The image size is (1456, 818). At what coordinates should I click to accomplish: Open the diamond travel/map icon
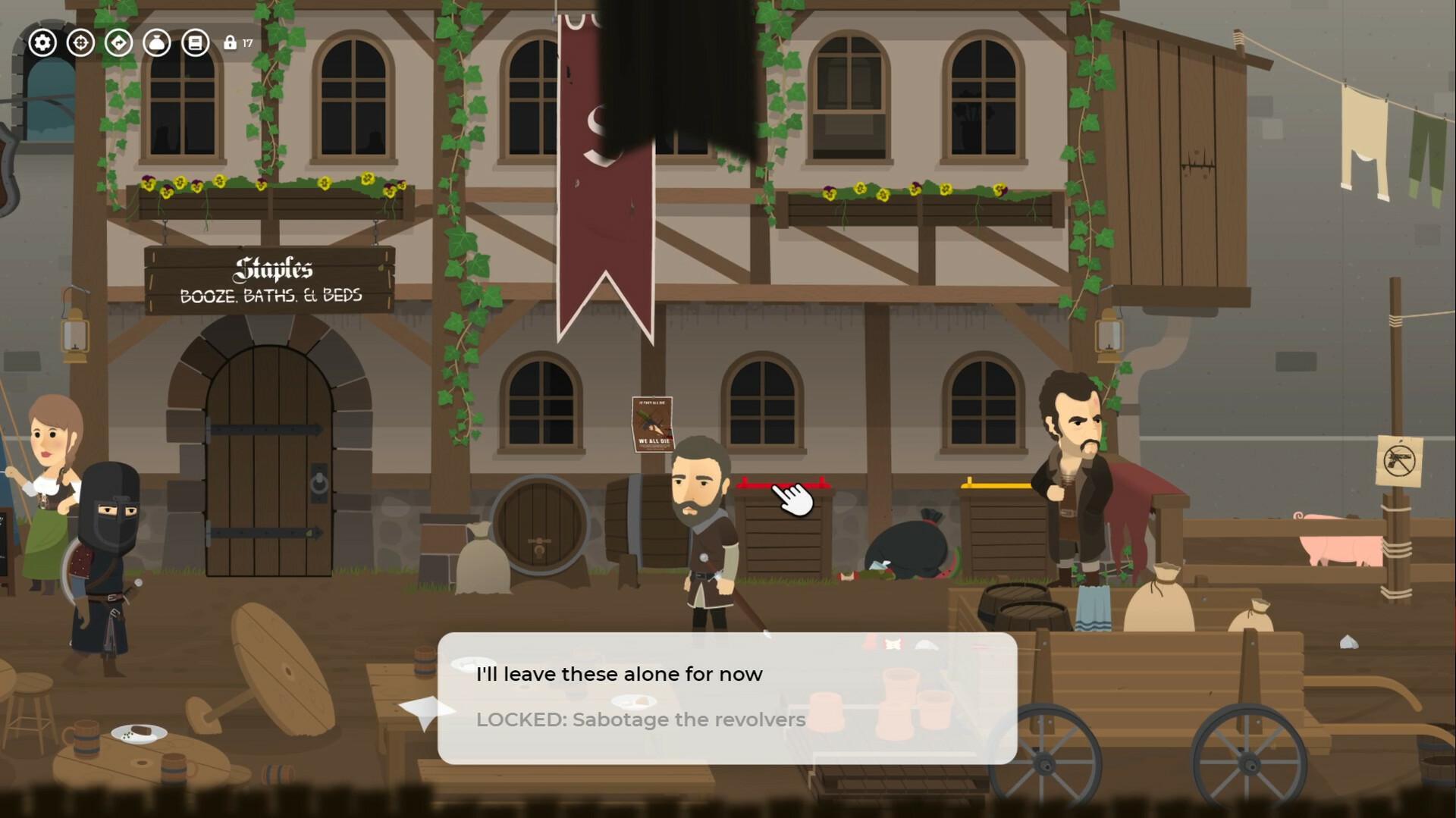(x=119, y=43)
